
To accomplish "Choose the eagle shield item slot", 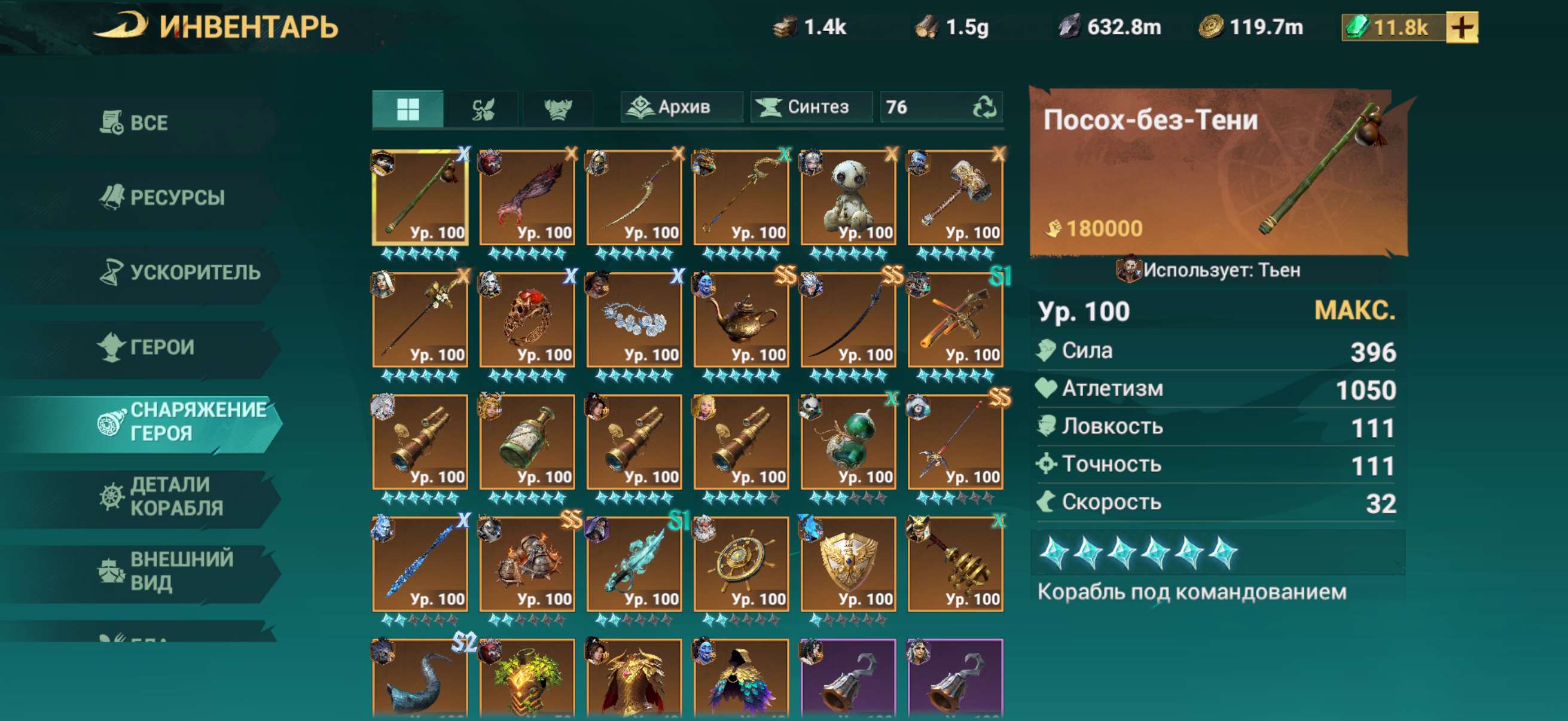I will (x=849, y=564).
